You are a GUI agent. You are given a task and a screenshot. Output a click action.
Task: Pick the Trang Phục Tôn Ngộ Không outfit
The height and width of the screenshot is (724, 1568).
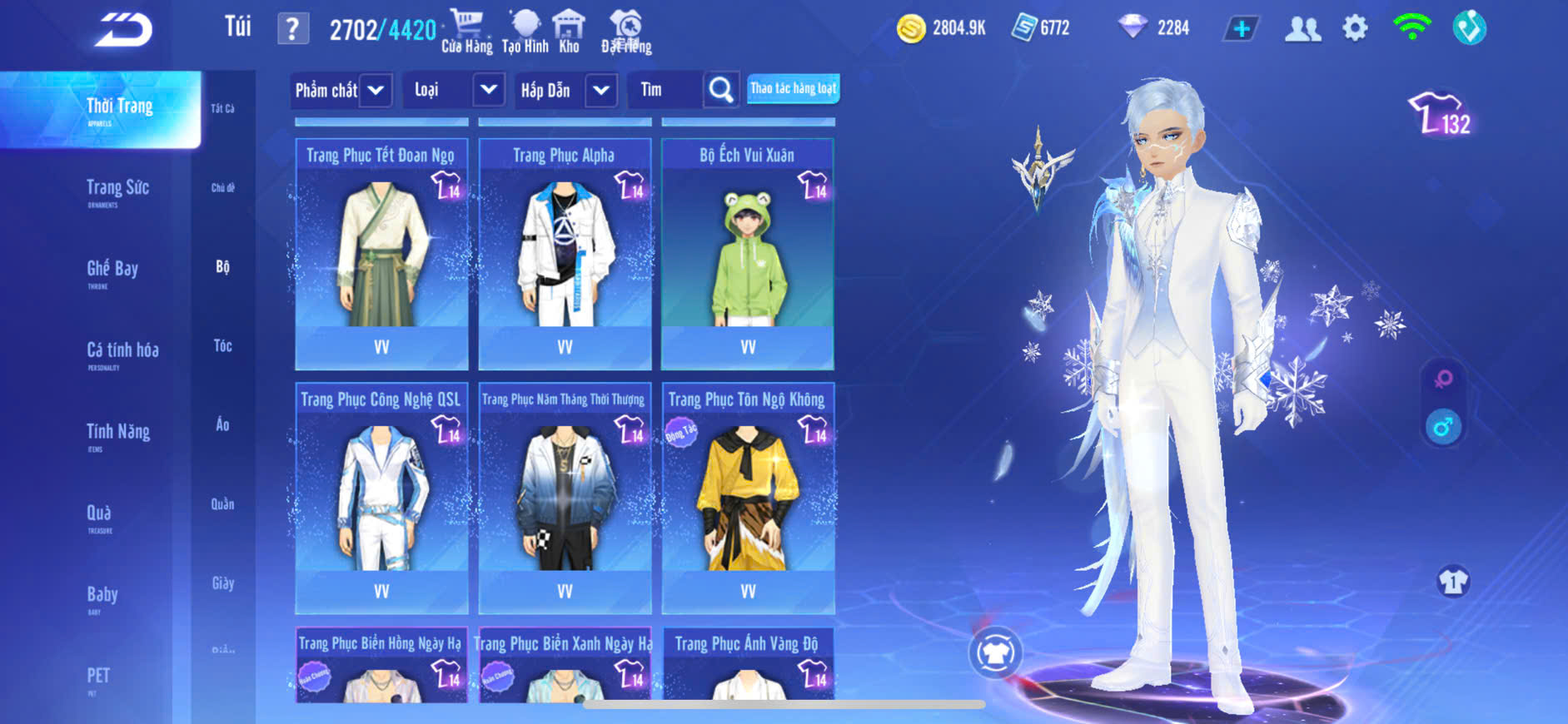point(748,498)
